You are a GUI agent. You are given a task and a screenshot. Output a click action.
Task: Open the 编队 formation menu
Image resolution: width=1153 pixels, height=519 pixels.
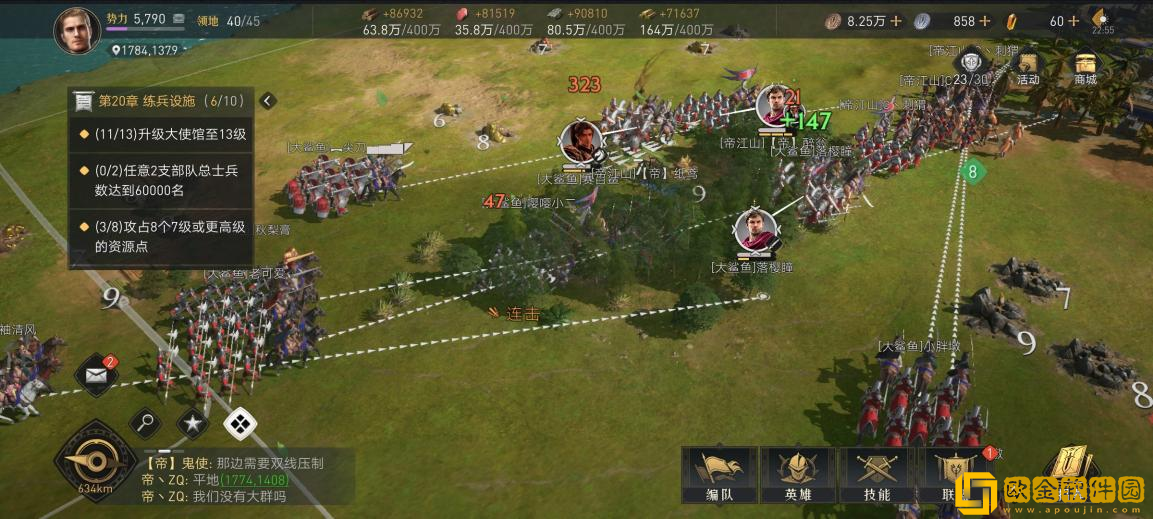[x=717, y=476]
